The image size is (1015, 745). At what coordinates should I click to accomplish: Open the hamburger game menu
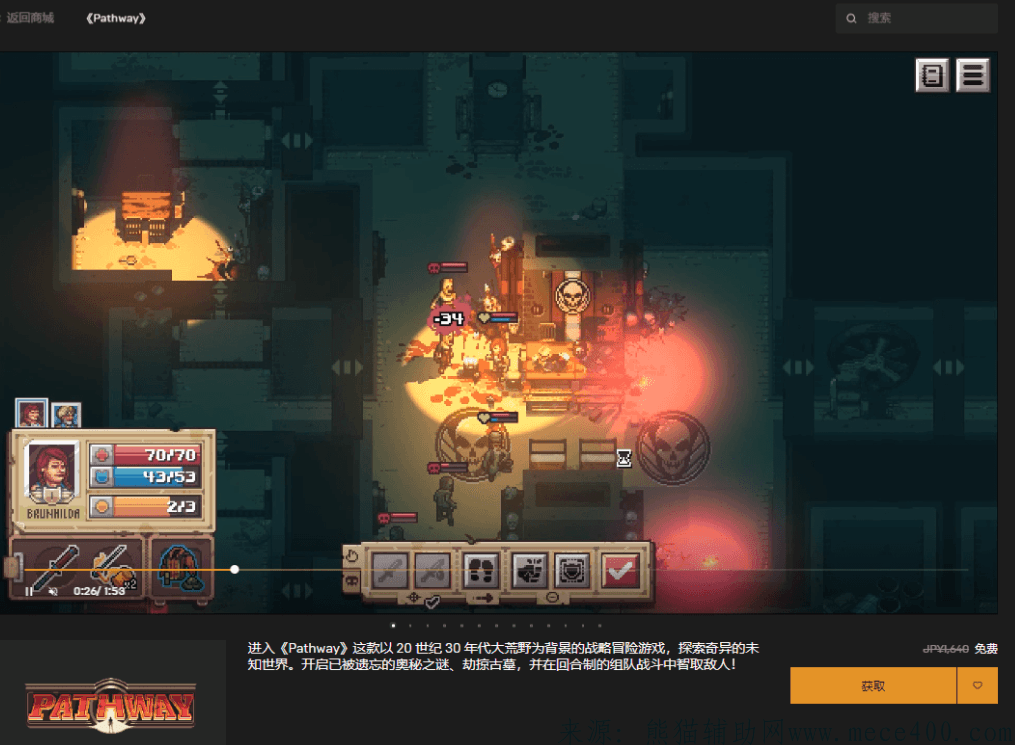973,76
